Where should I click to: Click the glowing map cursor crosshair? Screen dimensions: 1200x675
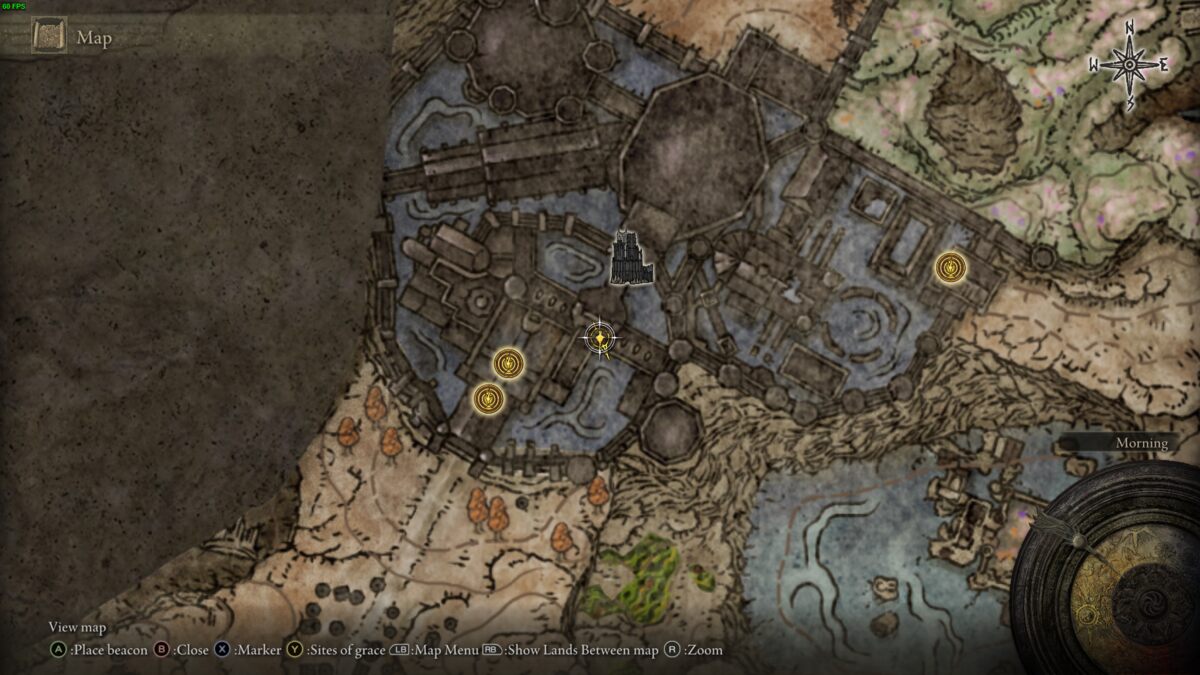coord(599,339)
